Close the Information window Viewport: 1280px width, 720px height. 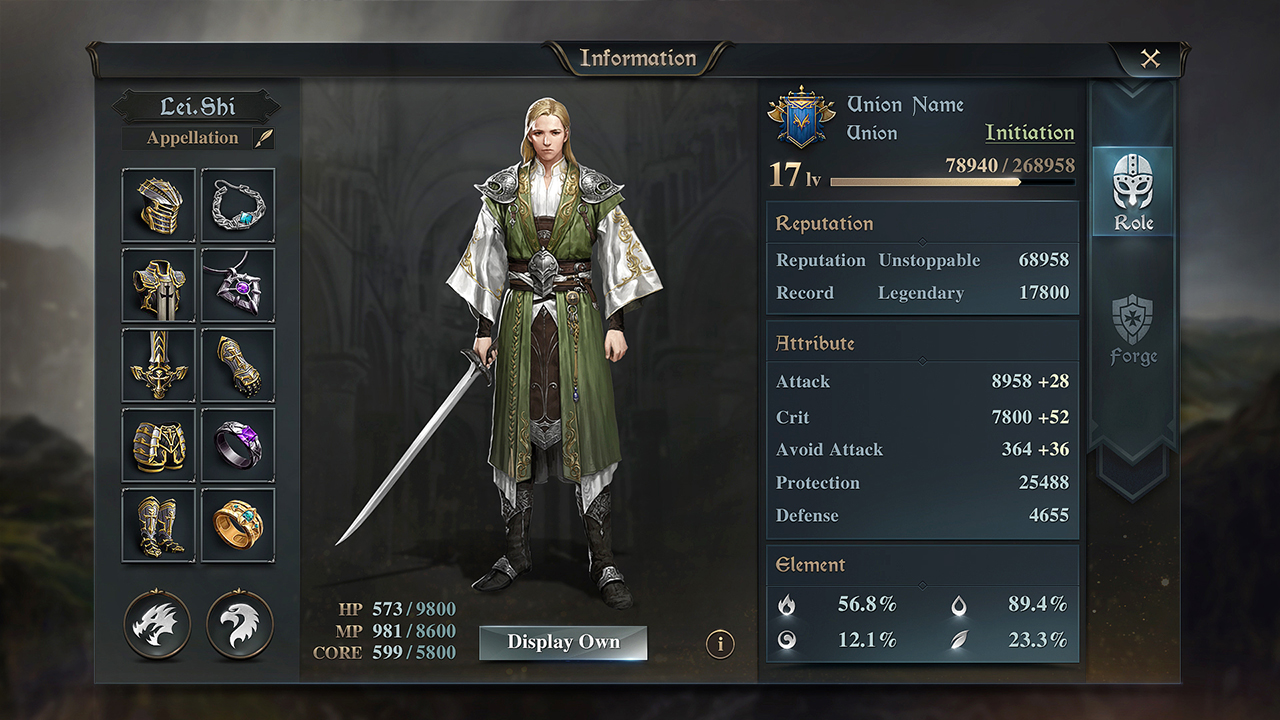1150,59
